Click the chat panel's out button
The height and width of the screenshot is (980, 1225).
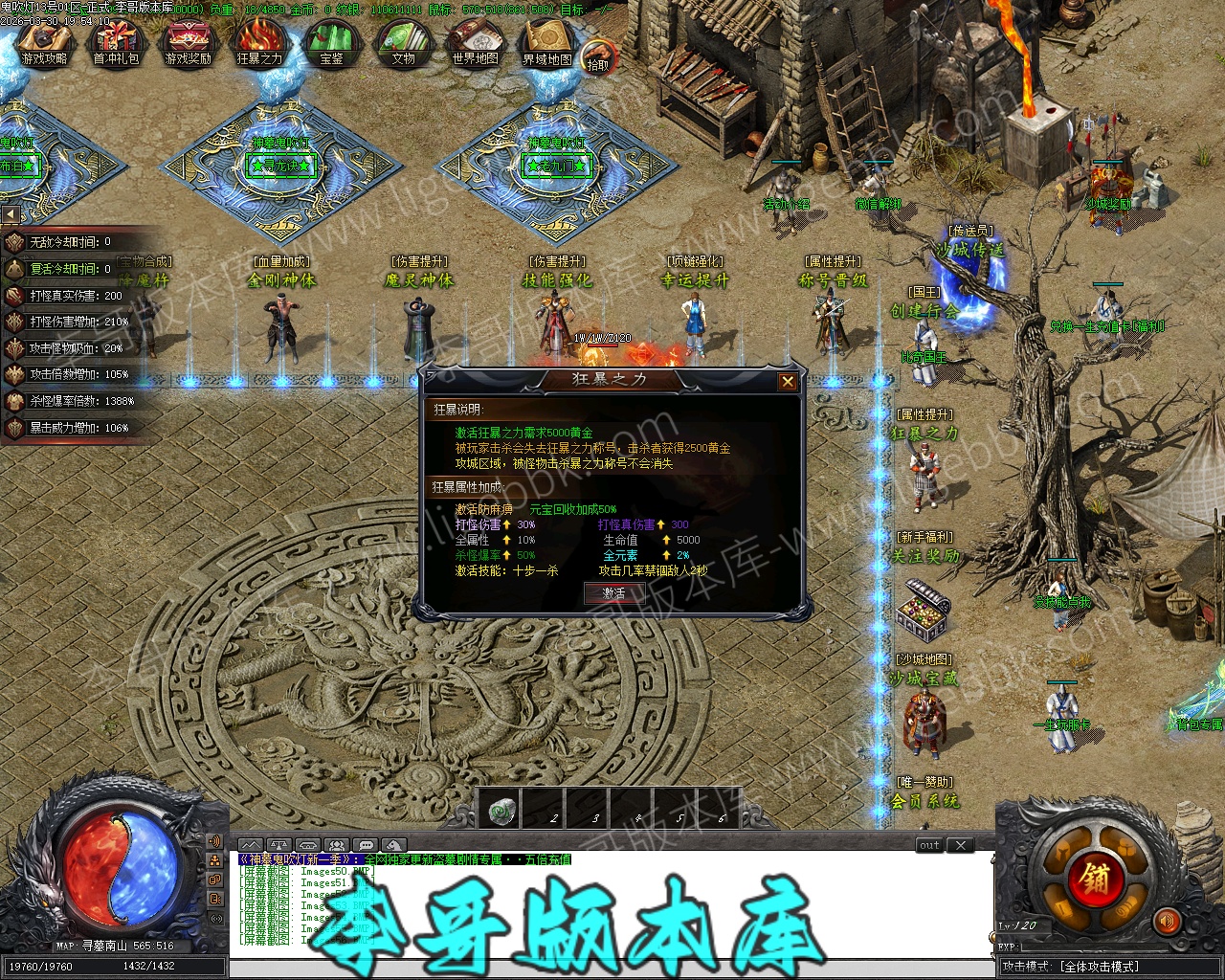point(929,845)
